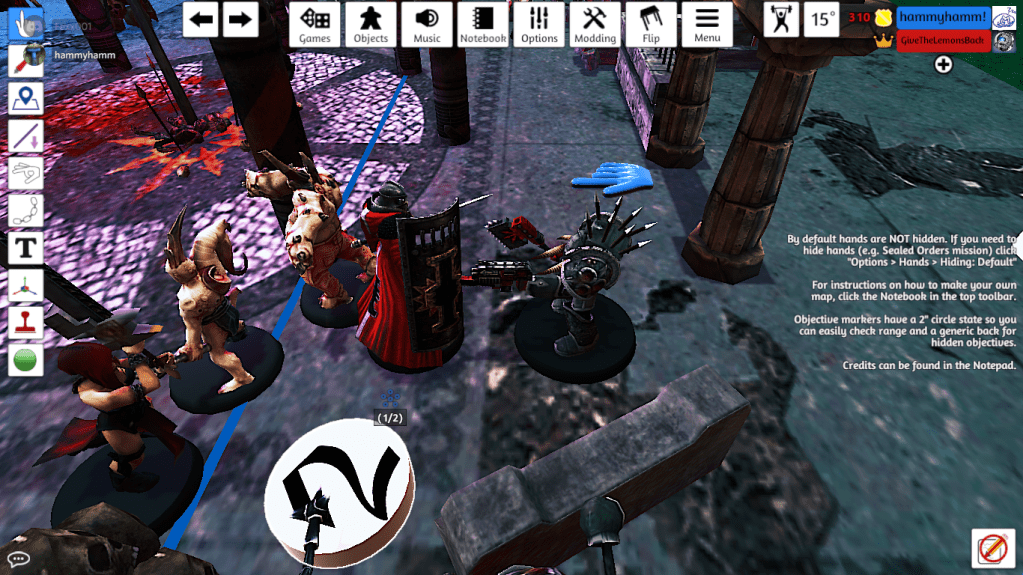The image size is (1023, 575).
Task: Click the left arrow undo button
Action: pos(203,19)
